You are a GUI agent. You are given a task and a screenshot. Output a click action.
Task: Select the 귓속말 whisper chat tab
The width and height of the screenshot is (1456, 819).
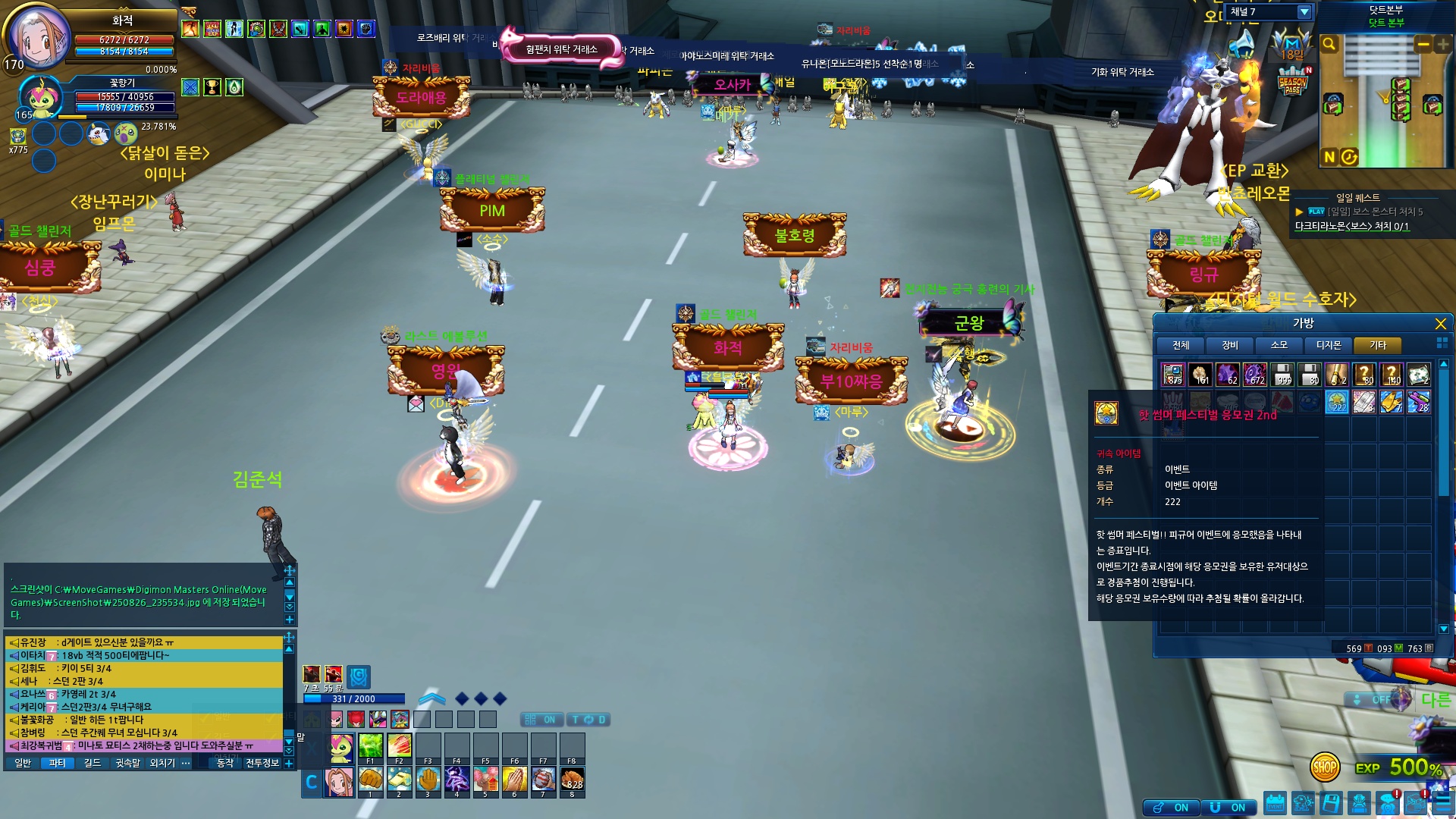127,763
